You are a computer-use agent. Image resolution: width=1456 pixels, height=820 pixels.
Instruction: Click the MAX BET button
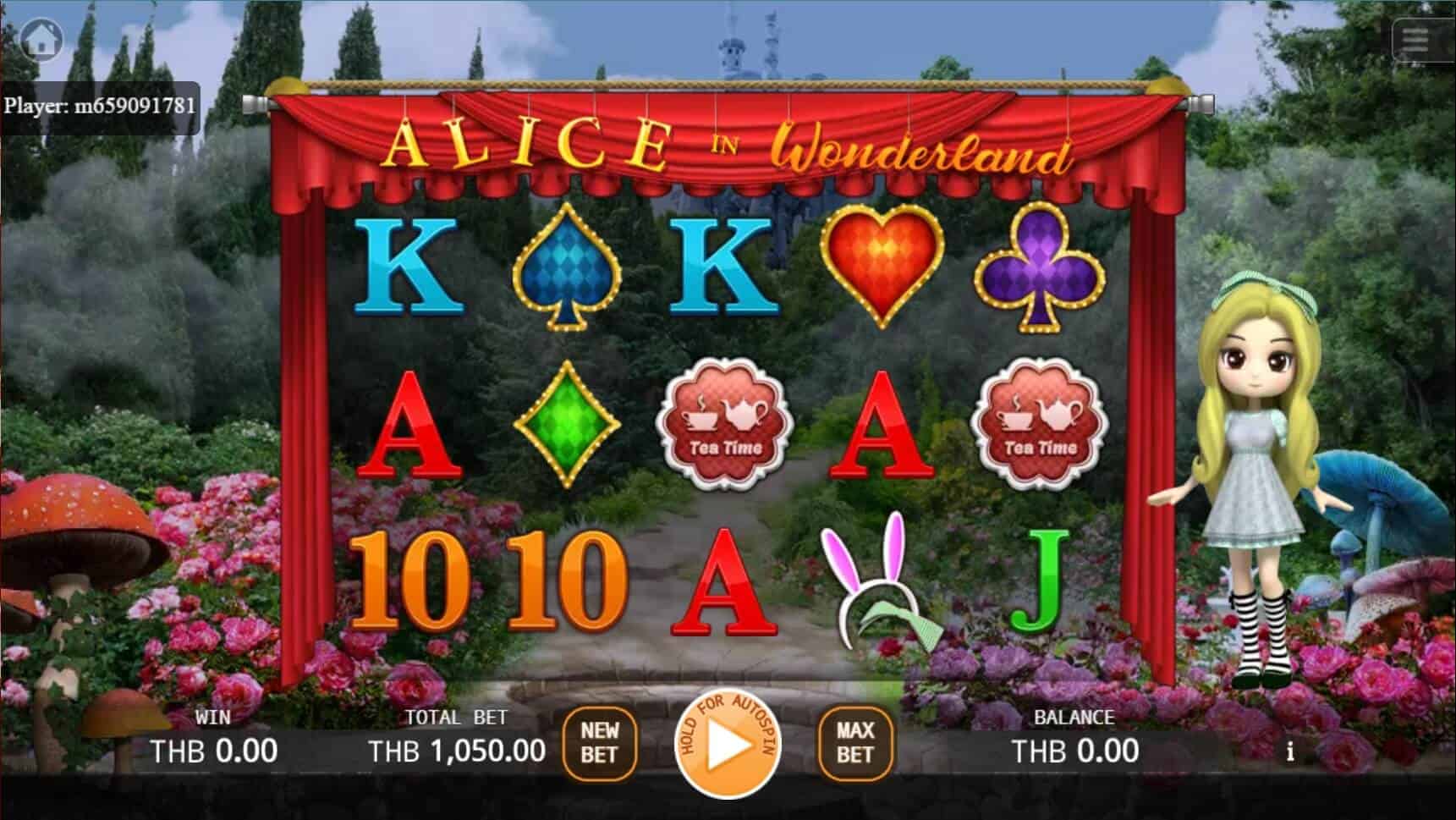pos(856,742)
